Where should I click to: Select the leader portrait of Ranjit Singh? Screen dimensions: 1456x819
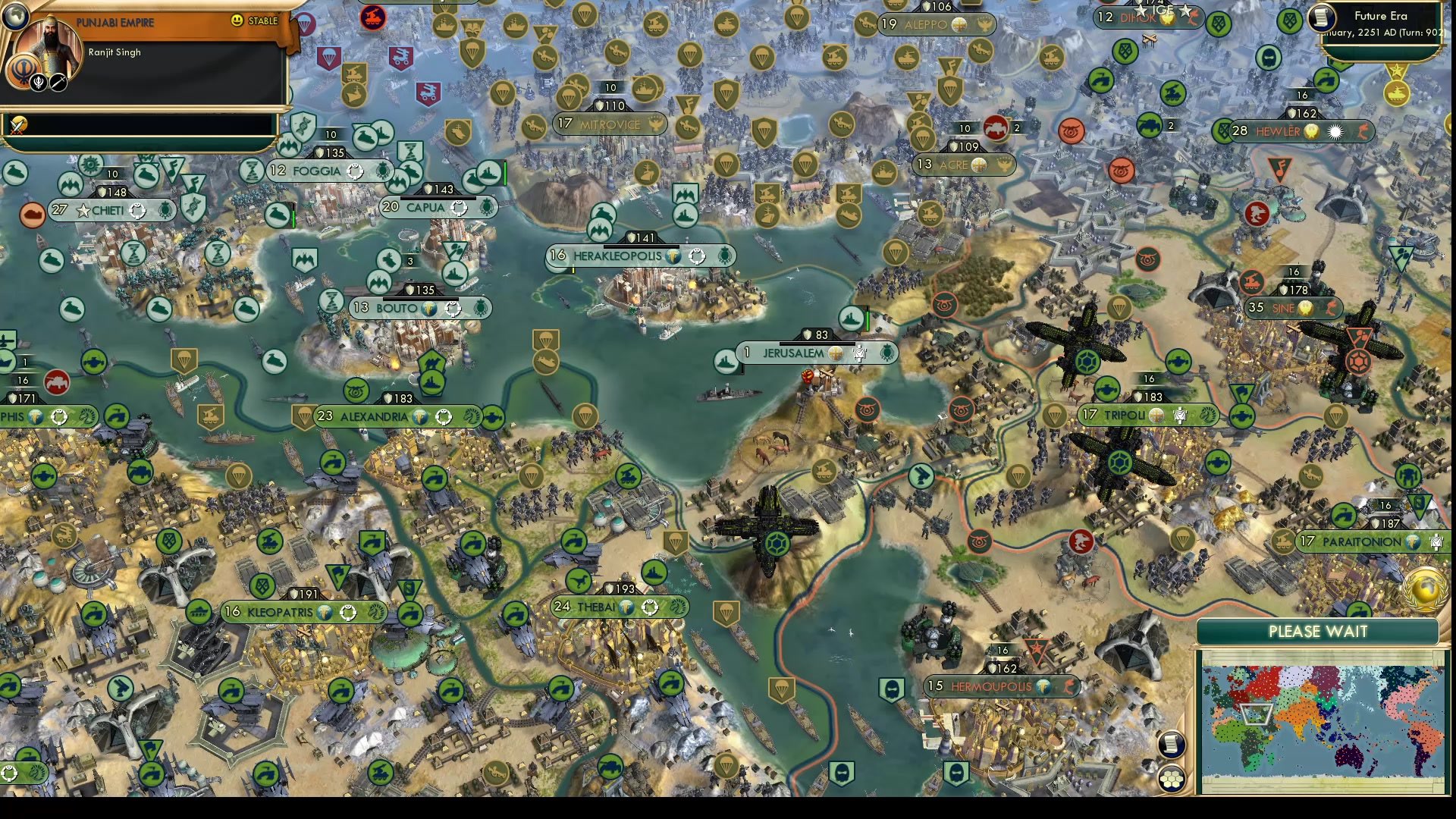click(x=49, y=44)
